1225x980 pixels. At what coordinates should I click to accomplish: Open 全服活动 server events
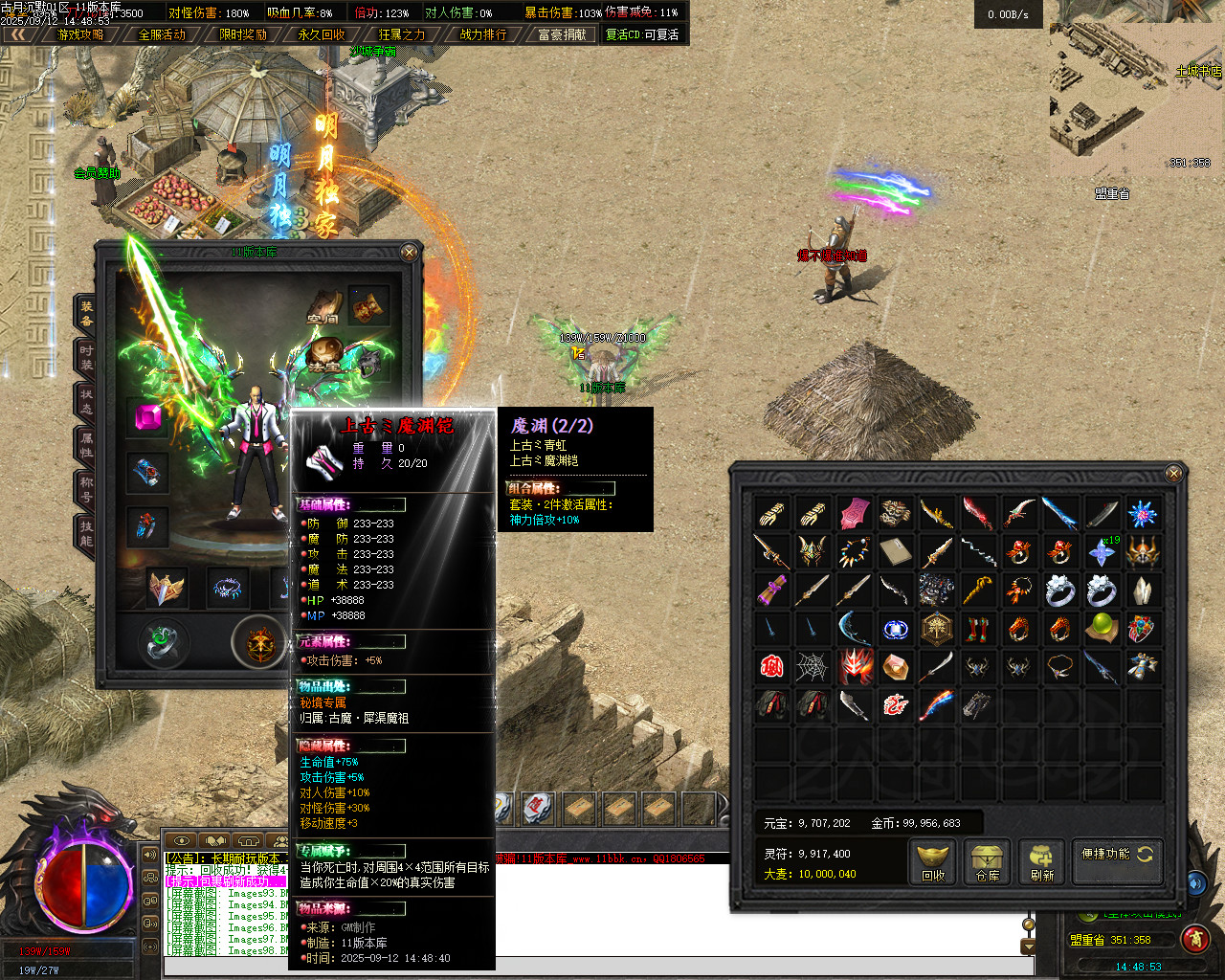click(163, 34)
